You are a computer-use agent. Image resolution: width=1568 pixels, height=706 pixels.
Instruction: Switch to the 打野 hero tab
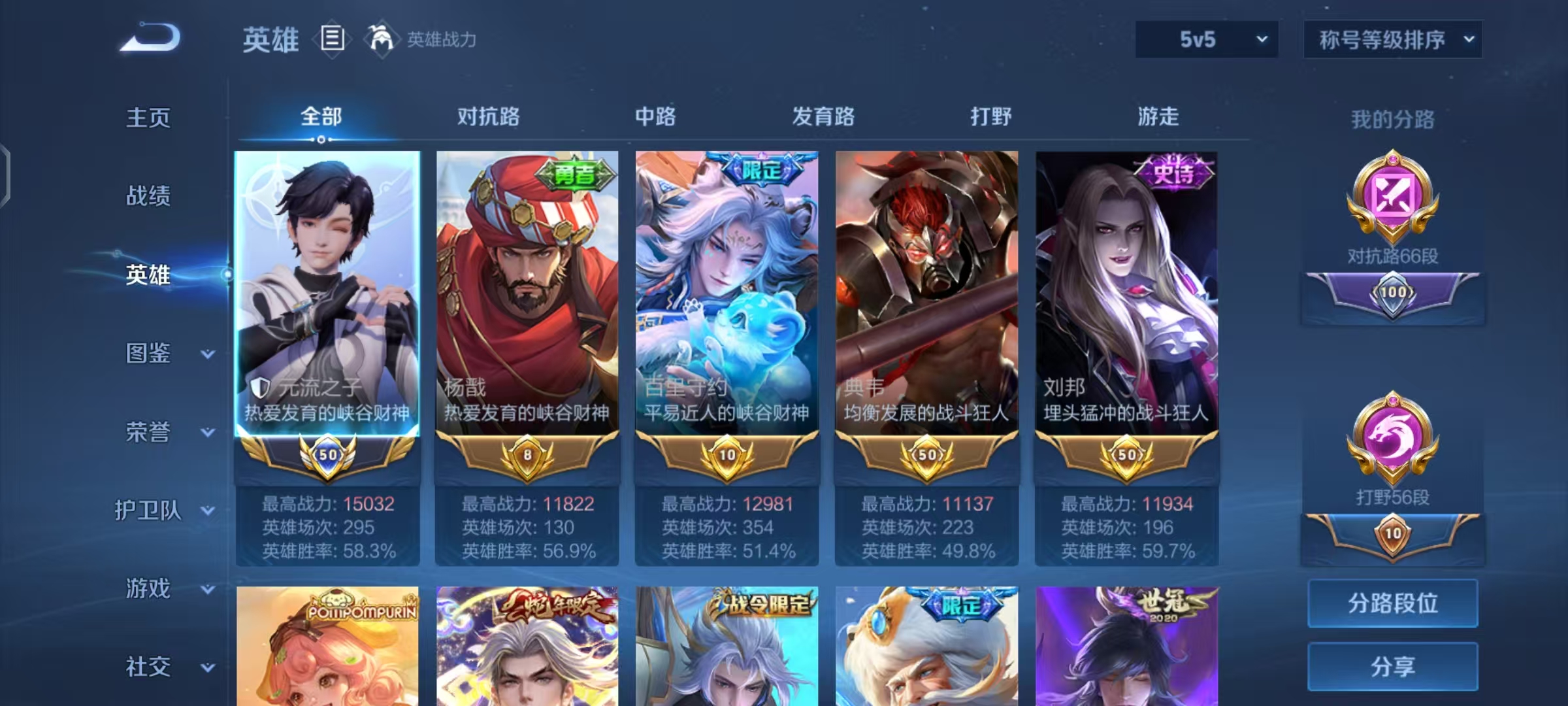point(992,118)
